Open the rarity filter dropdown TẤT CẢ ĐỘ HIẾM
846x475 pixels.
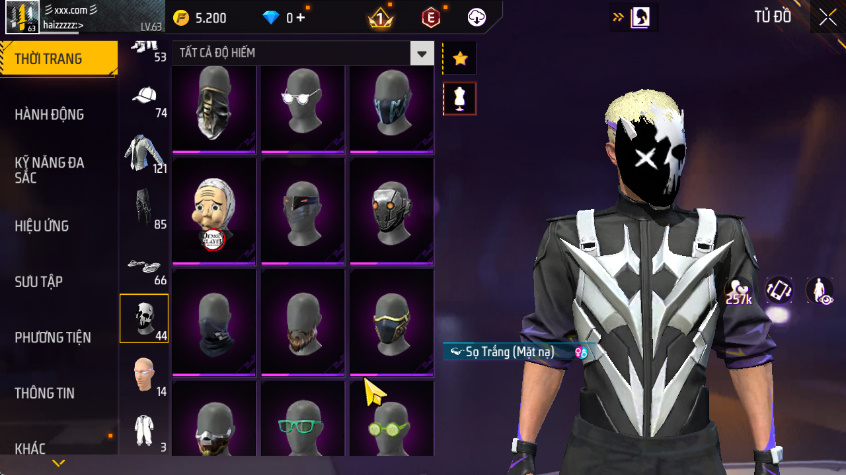tap(423, 54)
